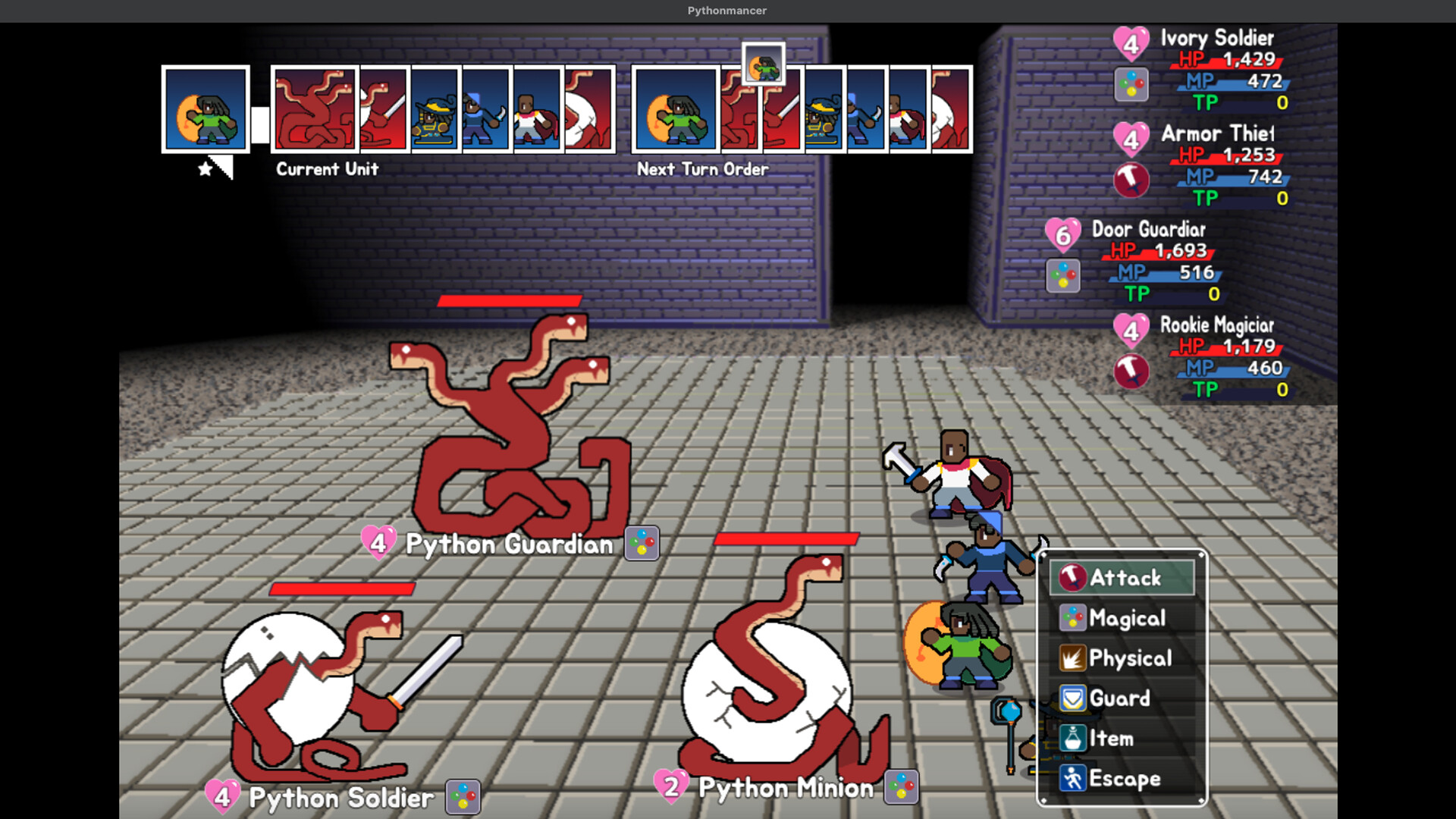The width and height of the screenshot is (1456, 819).
Task: Click the elemental orbs icon beside Python Guardian's name
Action: 641,543
